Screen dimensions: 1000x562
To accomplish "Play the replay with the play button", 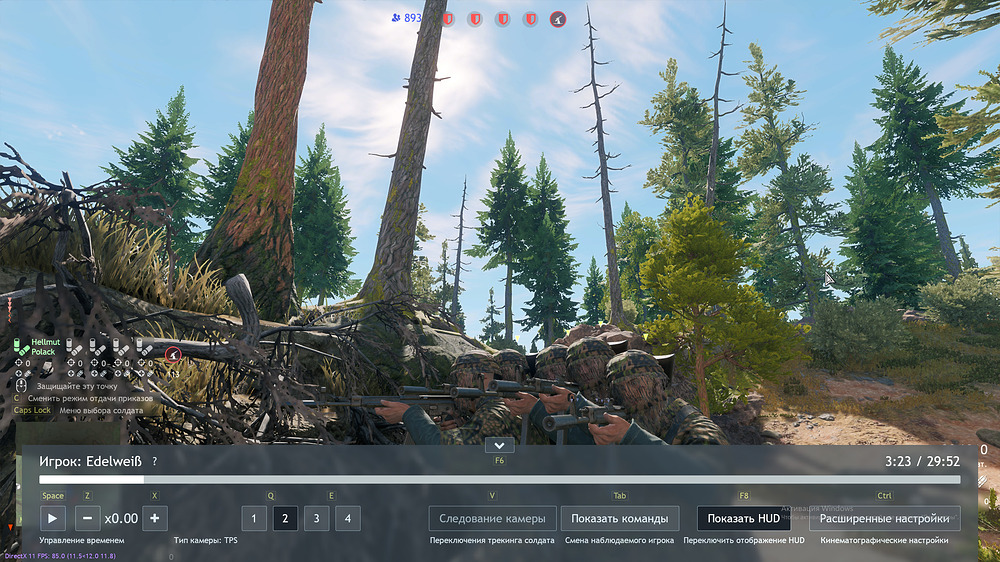I will [x=52, y=518].
